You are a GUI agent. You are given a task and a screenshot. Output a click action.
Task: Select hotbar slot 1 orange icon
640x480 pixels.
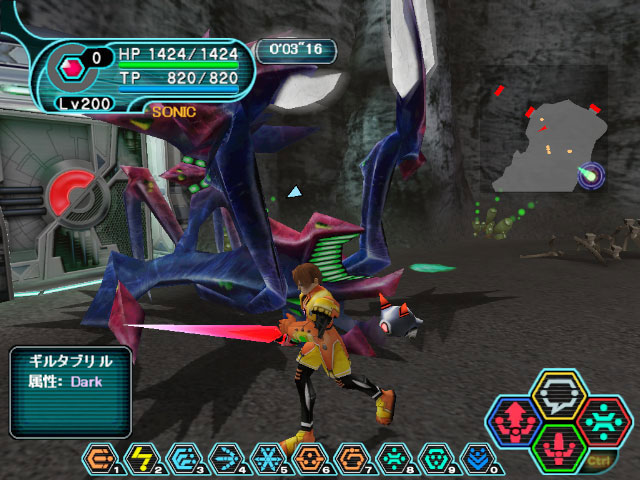(100, 459)
